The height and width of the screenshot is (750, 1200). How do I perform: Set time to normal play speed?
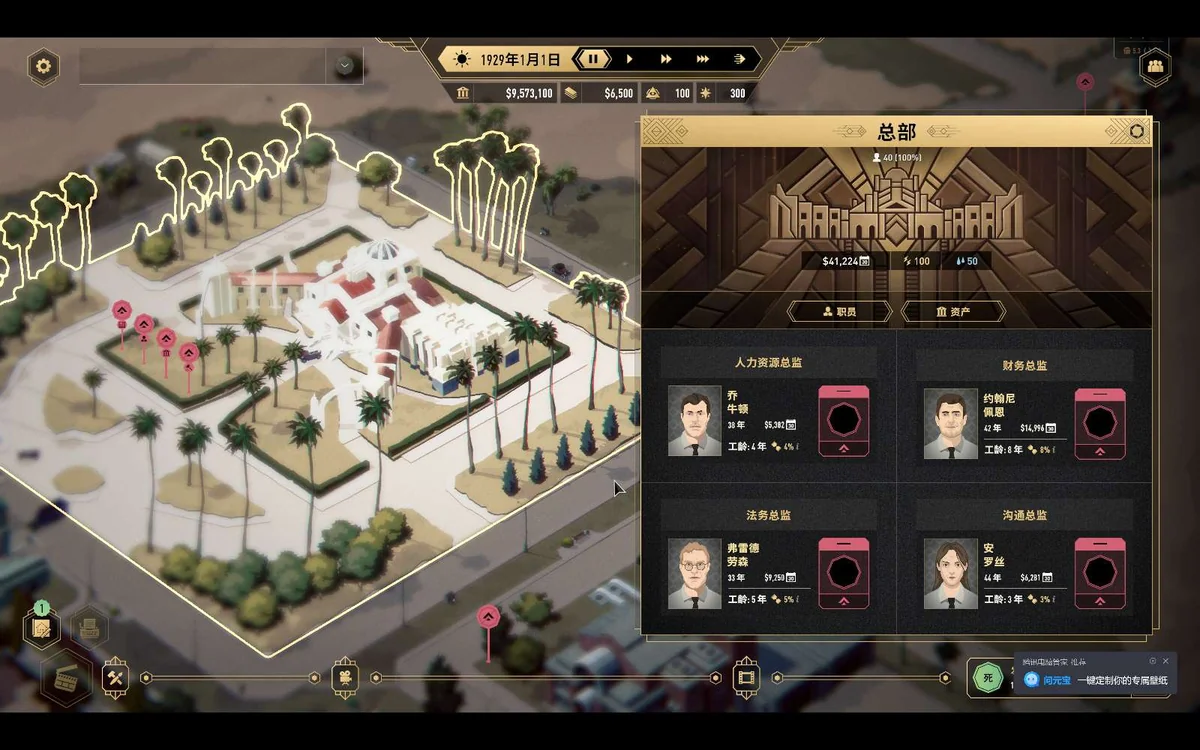pos(629,60)
